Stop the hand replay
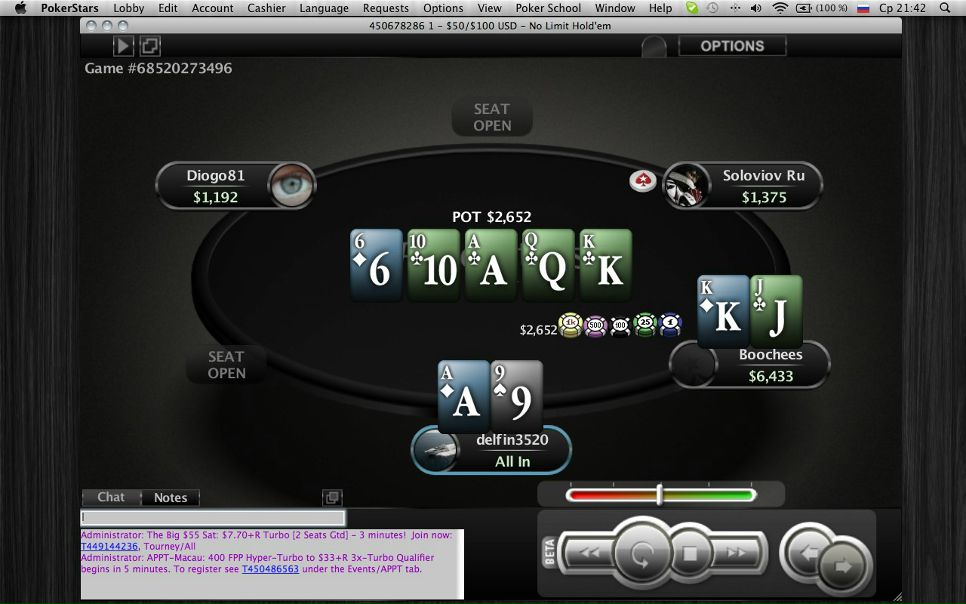Screen dimensions: 966x604 point(689,552)
